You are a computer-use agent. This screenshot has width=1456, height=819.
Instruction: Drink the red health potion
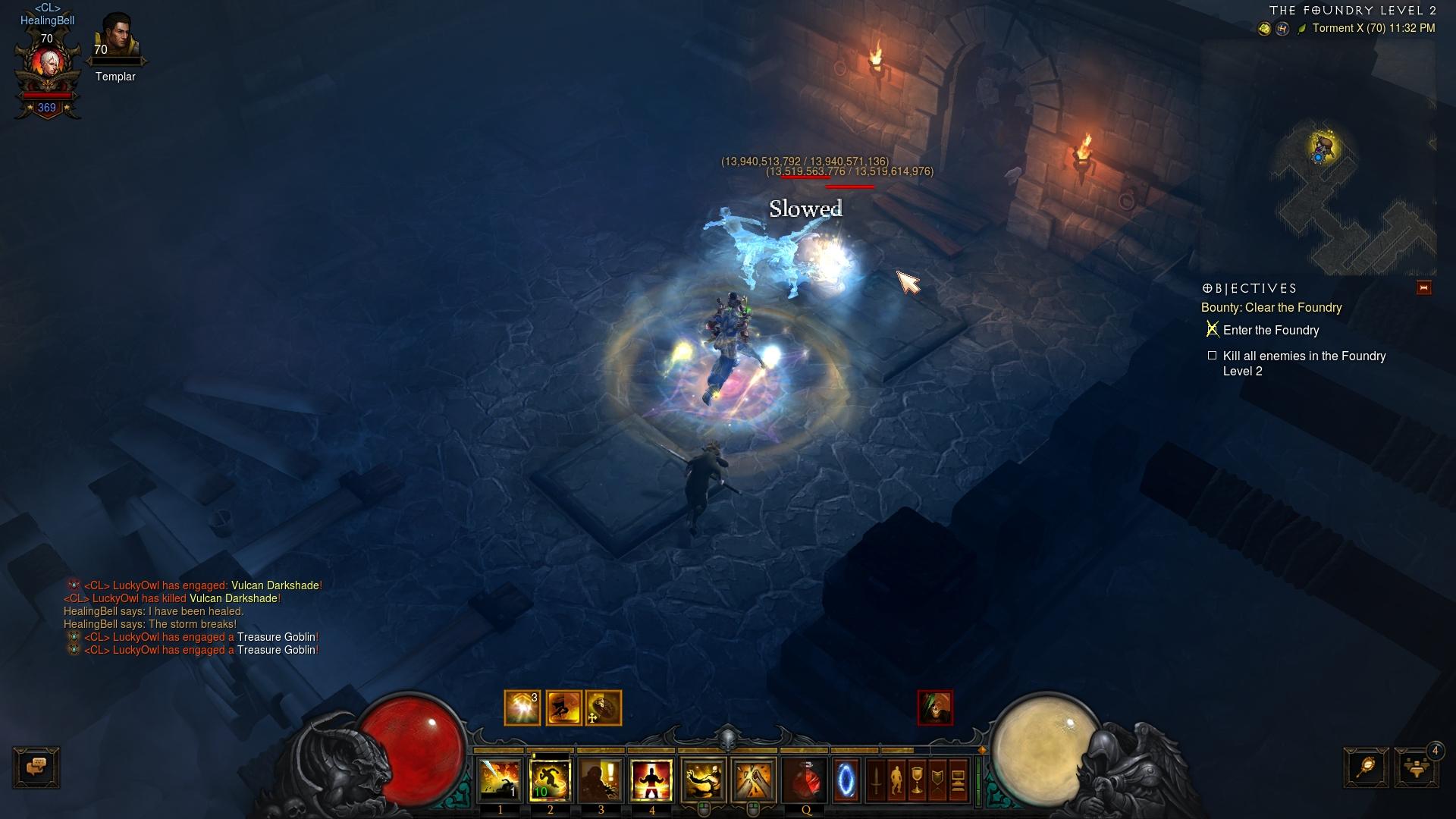[805, 780]
